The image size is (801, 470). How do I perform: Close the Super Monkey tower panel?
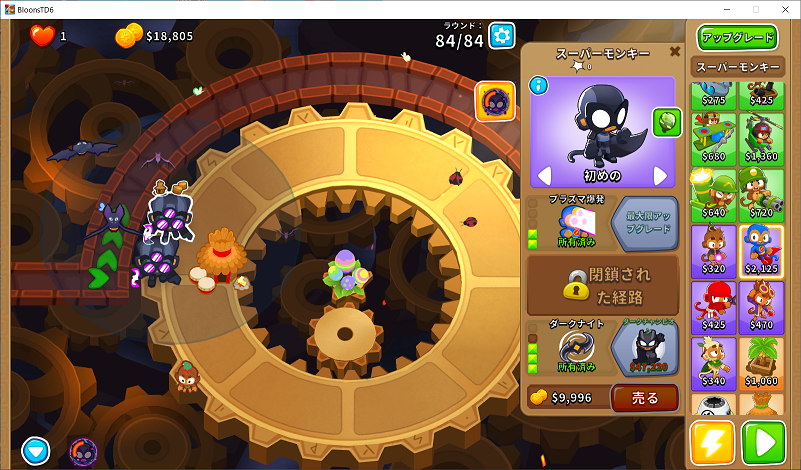click(x=675, y=51)
